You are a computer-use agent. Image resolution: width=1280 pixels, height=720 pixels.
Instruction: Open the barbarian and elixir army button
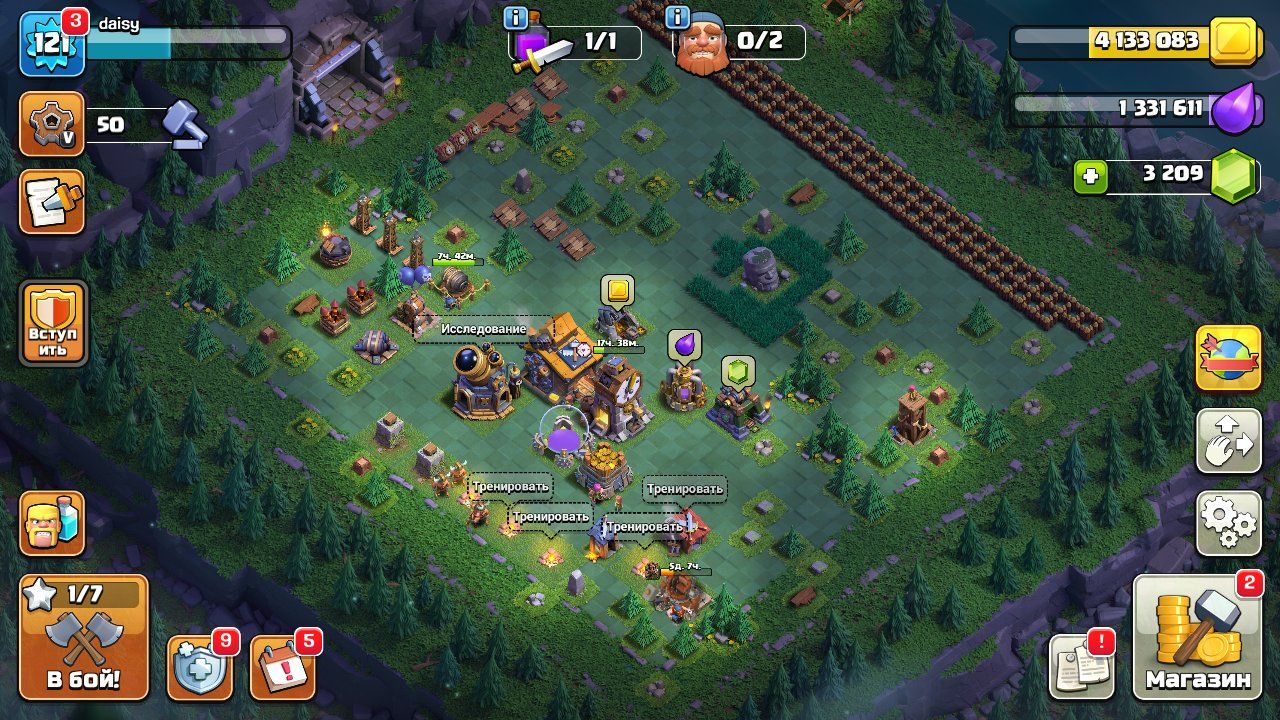52,523
